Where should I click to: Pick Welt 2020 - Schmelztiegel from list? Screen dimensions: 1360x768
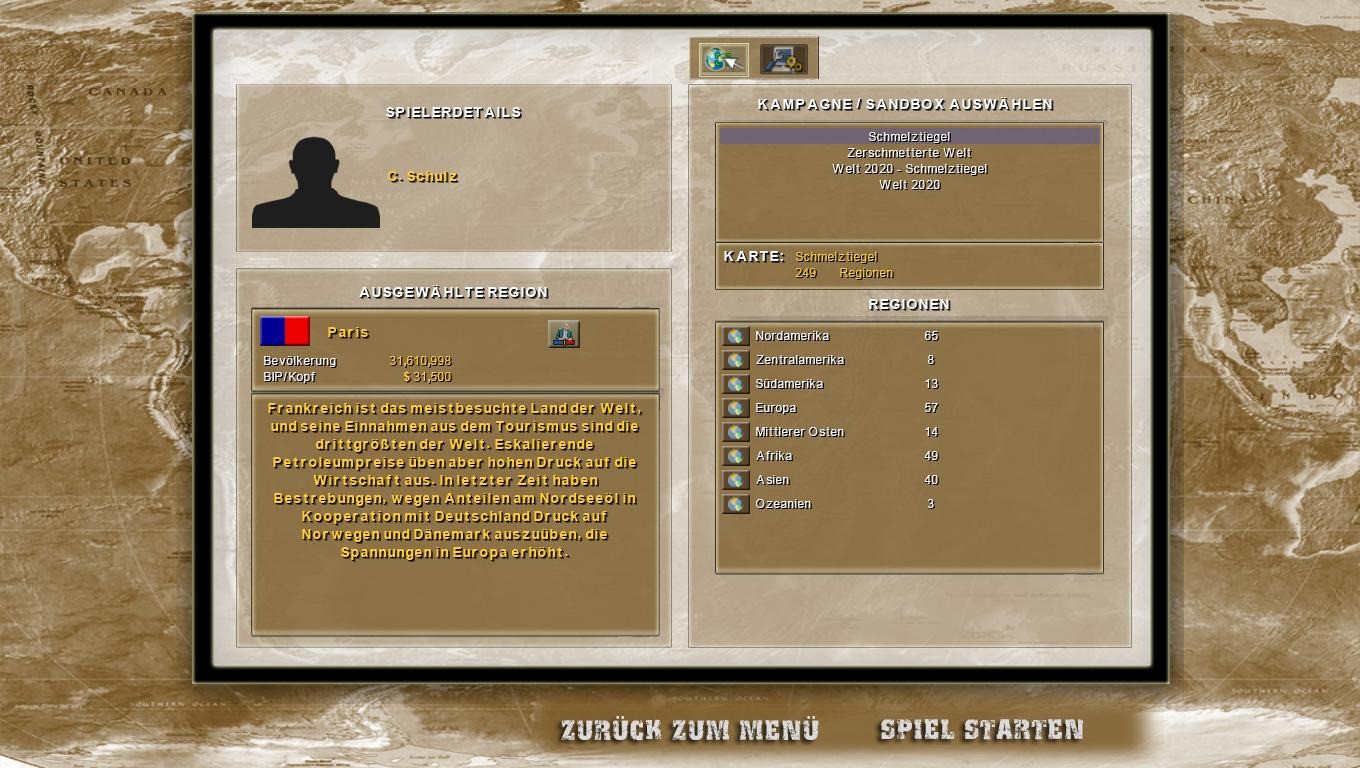tap(909, 169)
